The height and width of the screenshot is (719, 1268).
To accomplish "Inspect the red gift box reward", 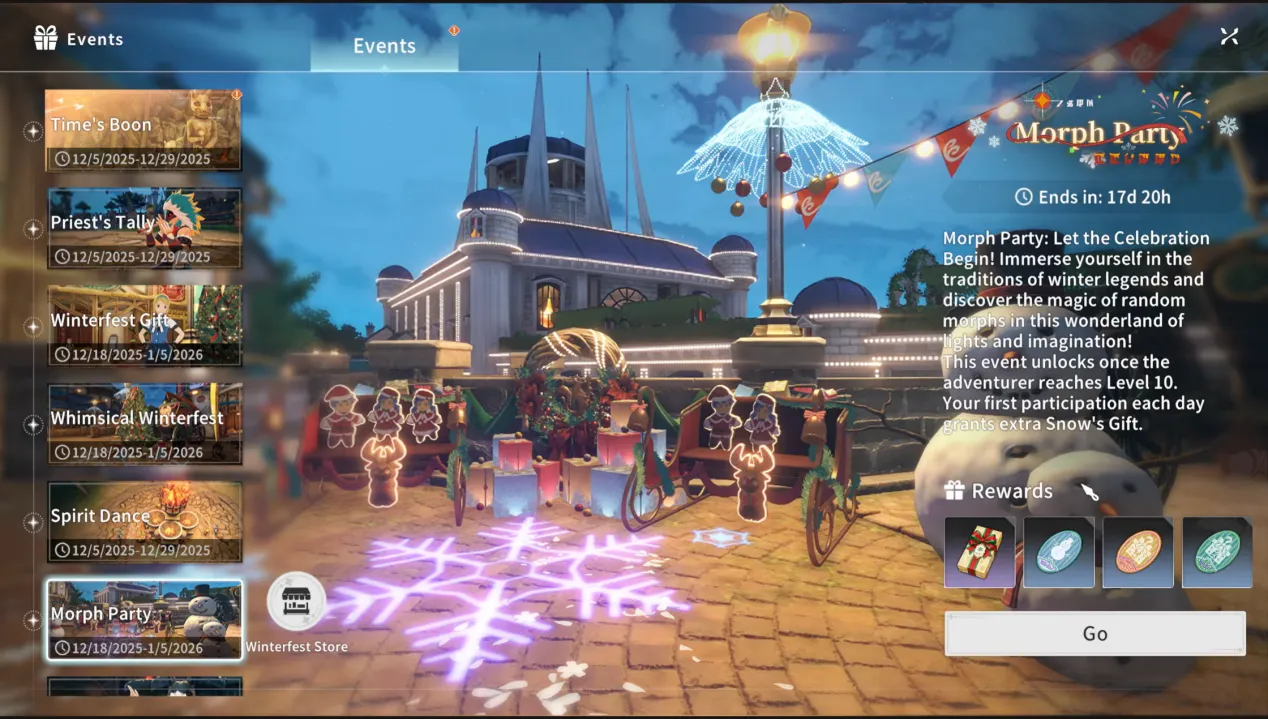I will pos(980,552).
